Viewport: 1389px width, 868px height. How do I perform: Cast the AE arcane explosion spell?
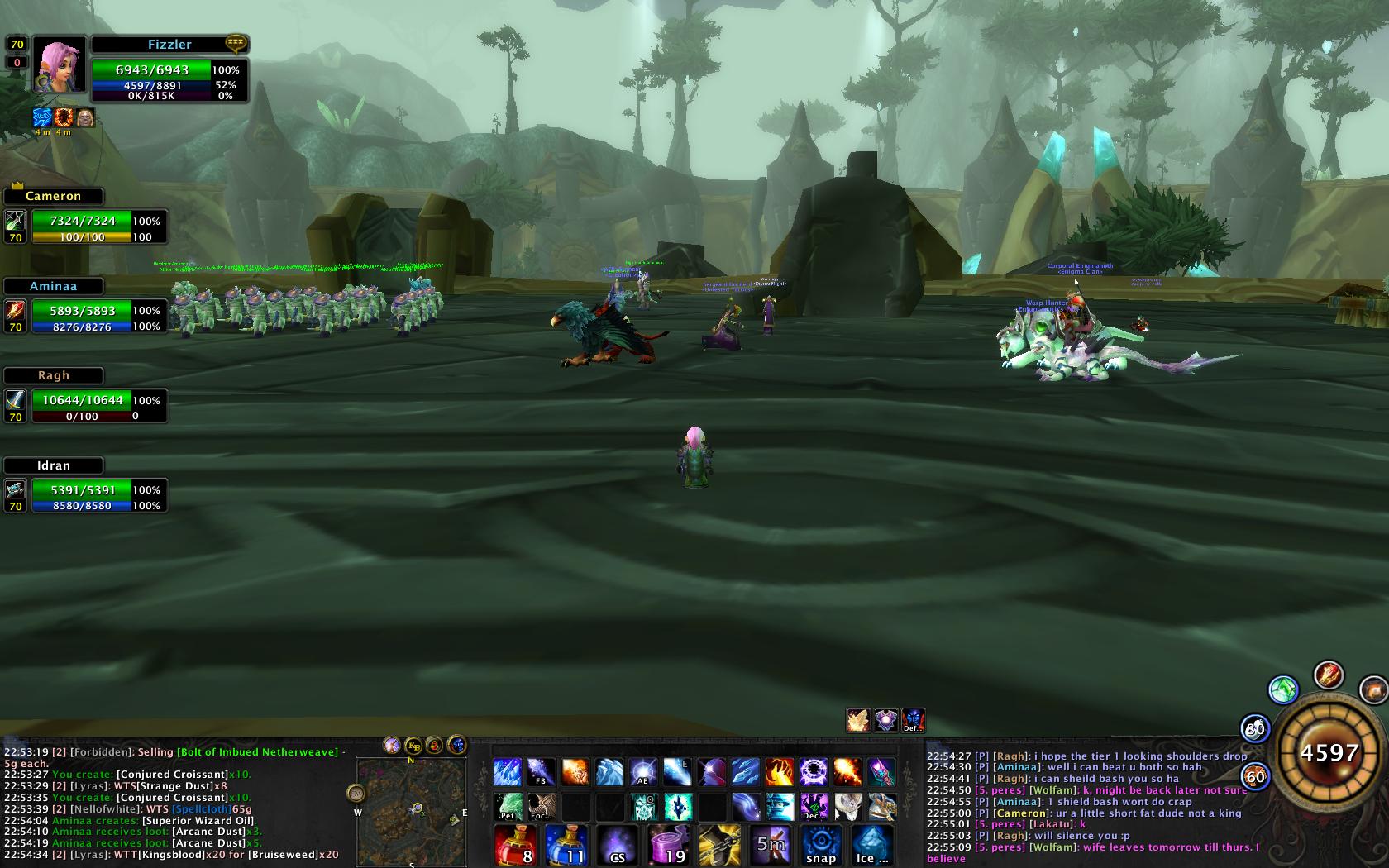[642, 772]
